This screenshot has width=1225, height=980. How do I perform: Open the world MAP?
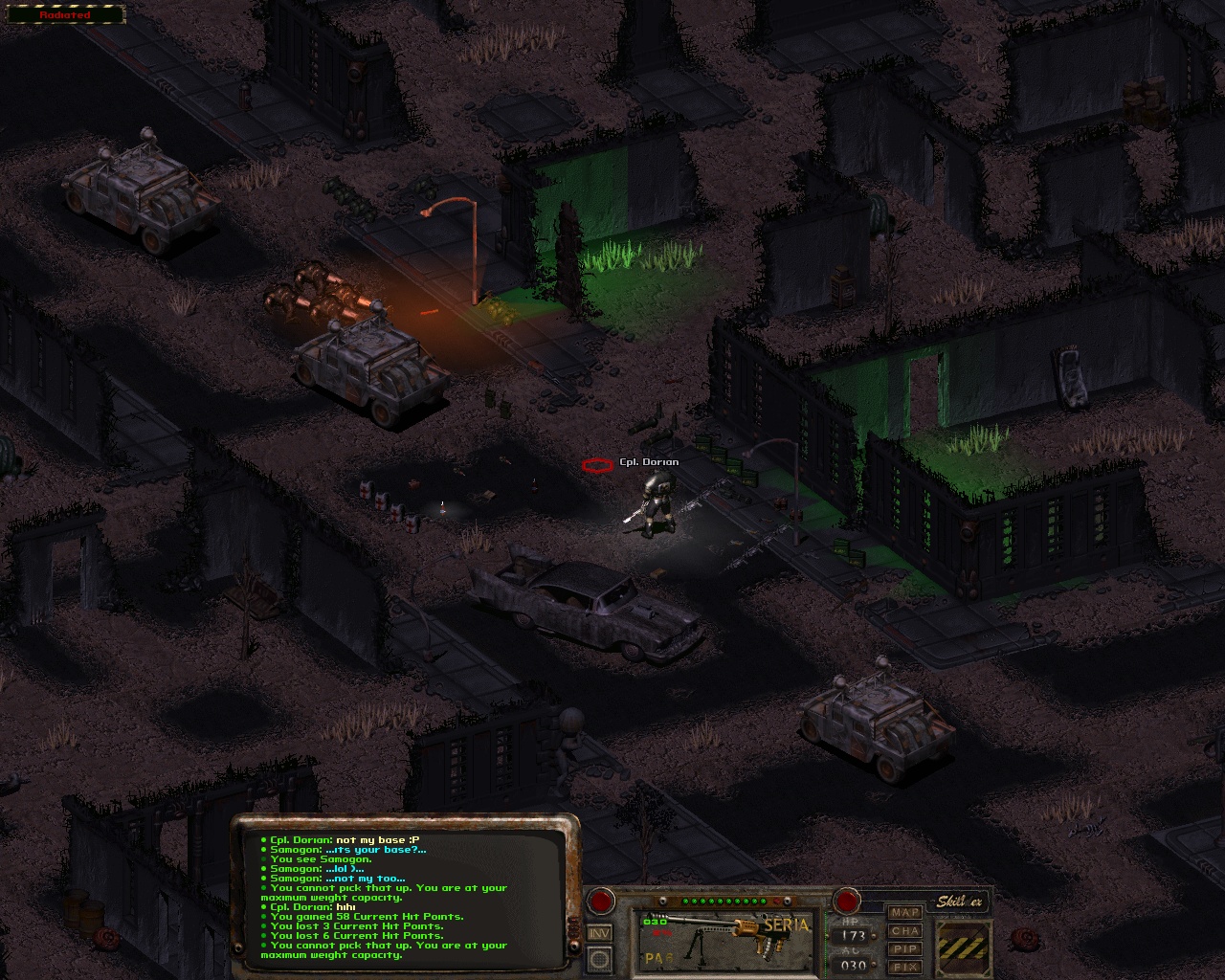tap(904, 912)
